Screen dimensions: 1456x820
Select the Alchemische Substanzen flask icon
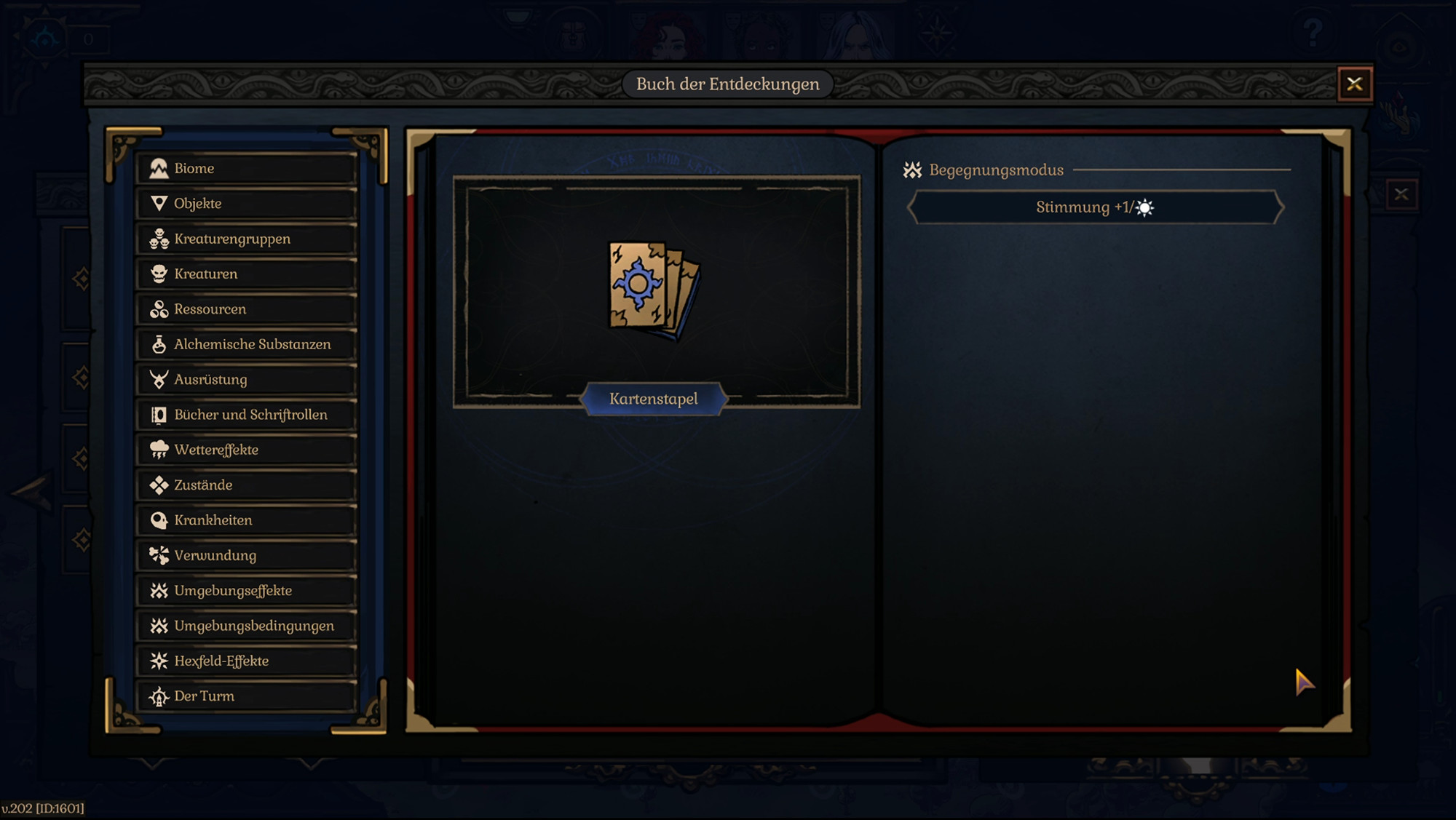[x=159, y=344]
